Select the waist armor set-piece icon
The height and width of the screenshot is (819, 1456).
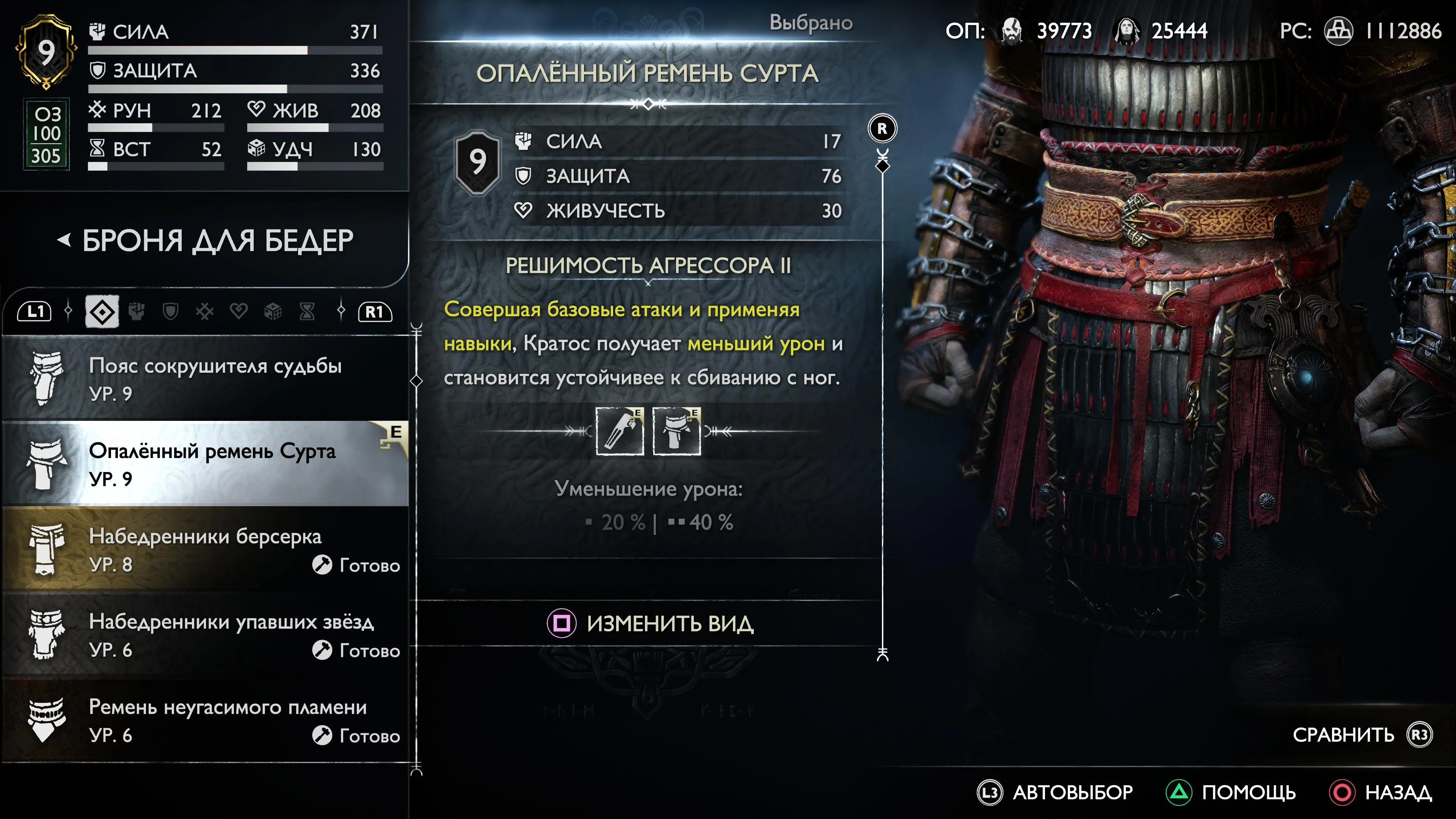(676, 431)
